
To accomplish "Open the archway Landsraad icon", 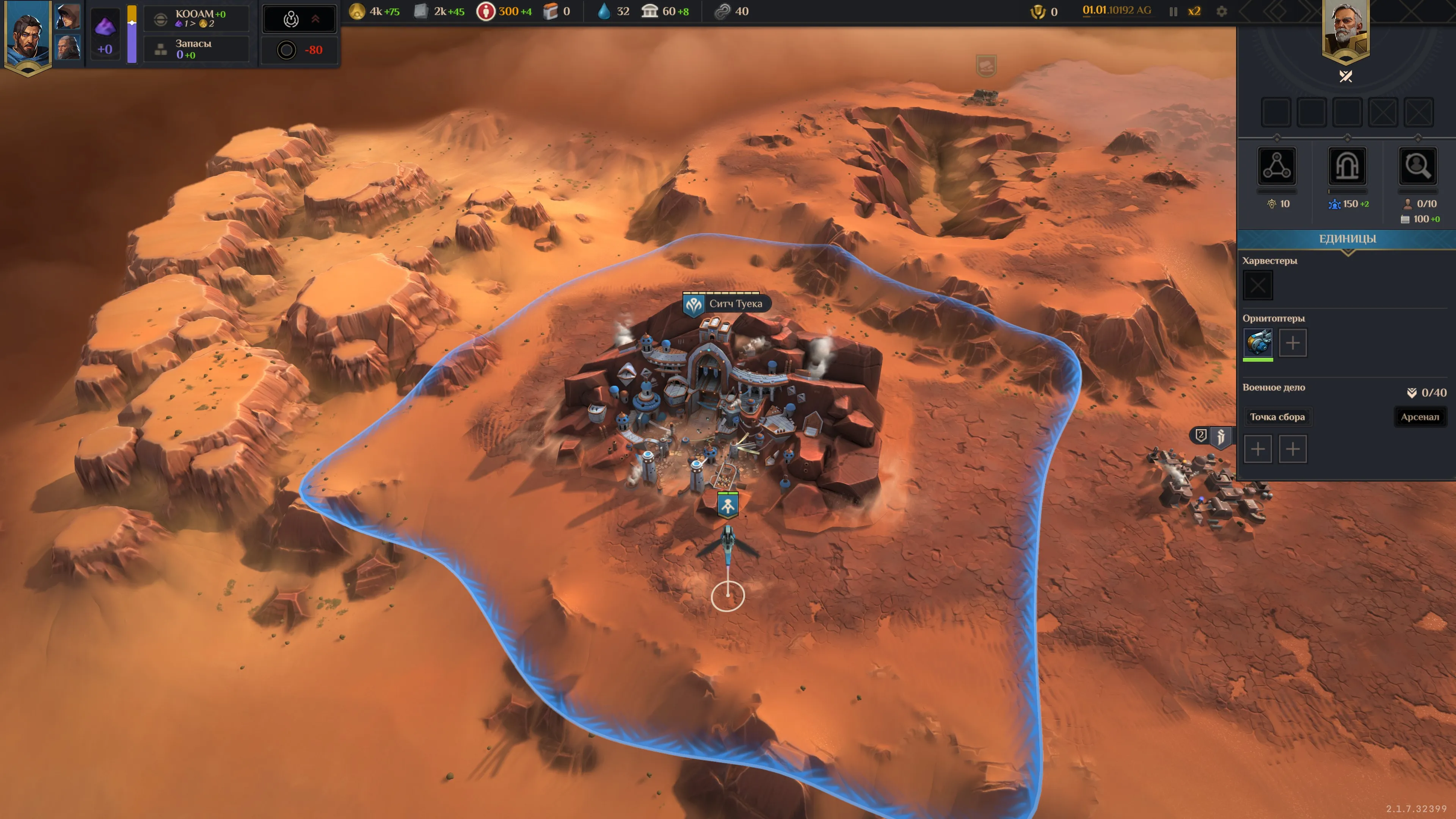I will tap(1347, 166).
